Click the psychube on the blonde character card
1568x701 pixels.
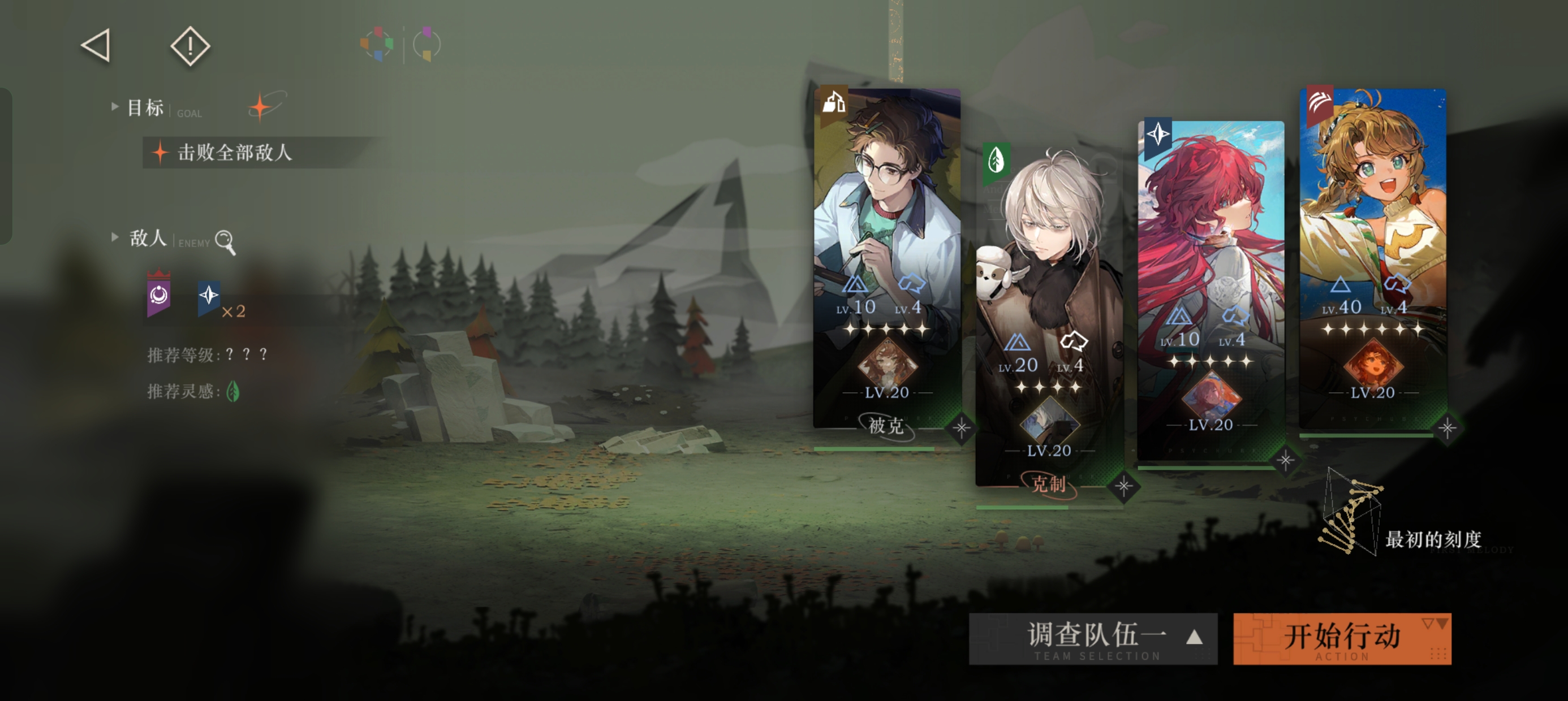point(1372,365)
